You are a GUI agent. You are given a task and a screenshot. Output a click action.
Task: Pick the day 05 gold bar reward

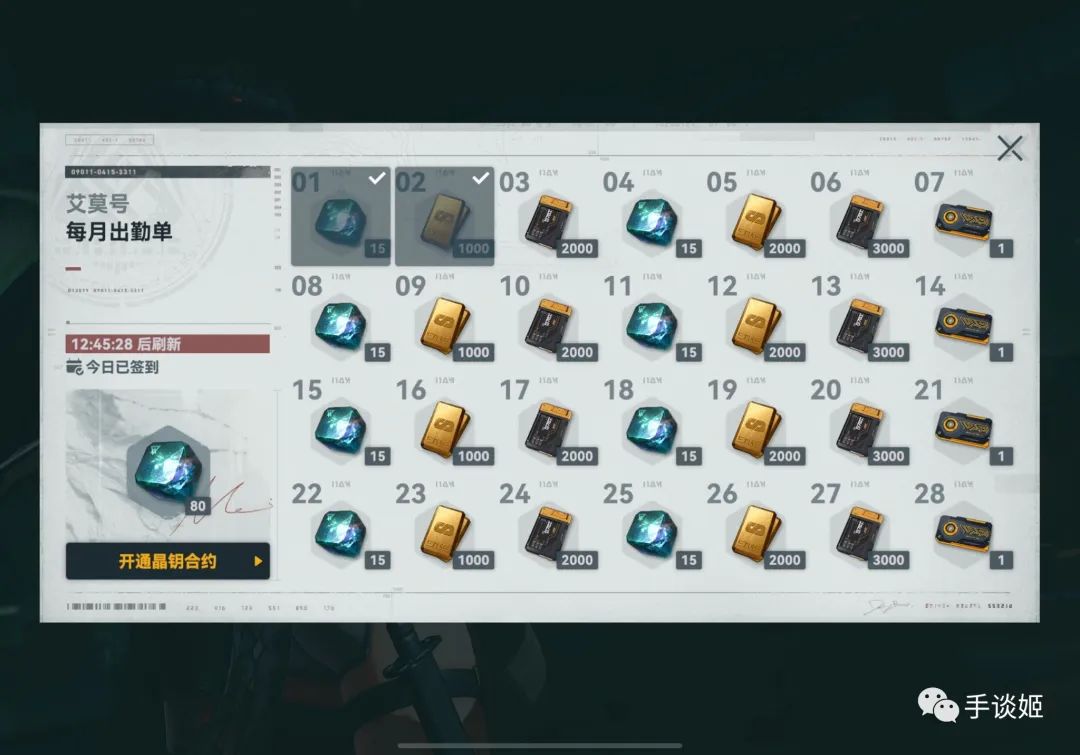click(x=756, y=221)
